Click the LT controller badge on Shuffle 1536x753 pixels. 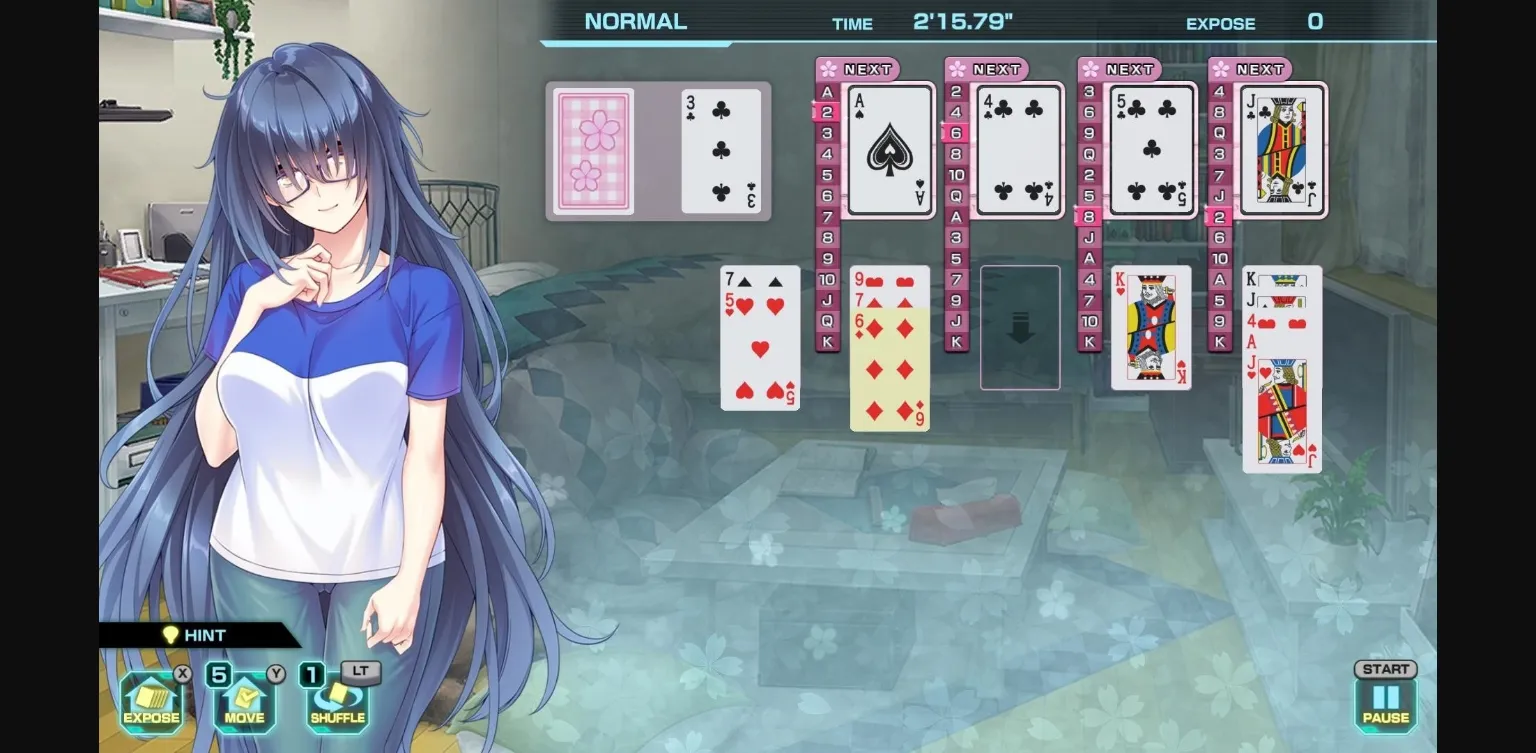pyautogui.click(x=359, y=671)
